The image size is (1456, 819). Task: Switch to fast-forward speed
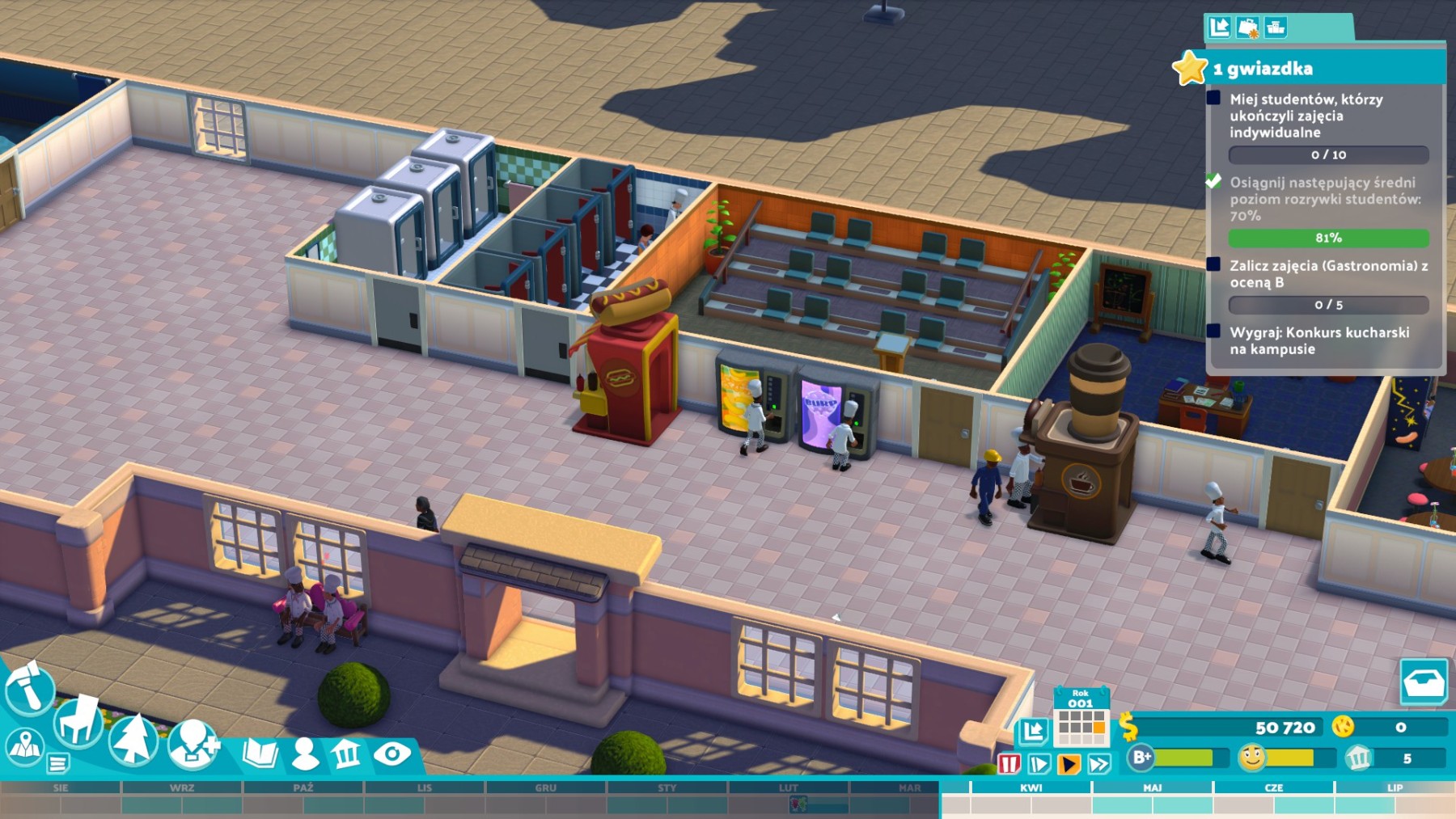coord(1098,763)
